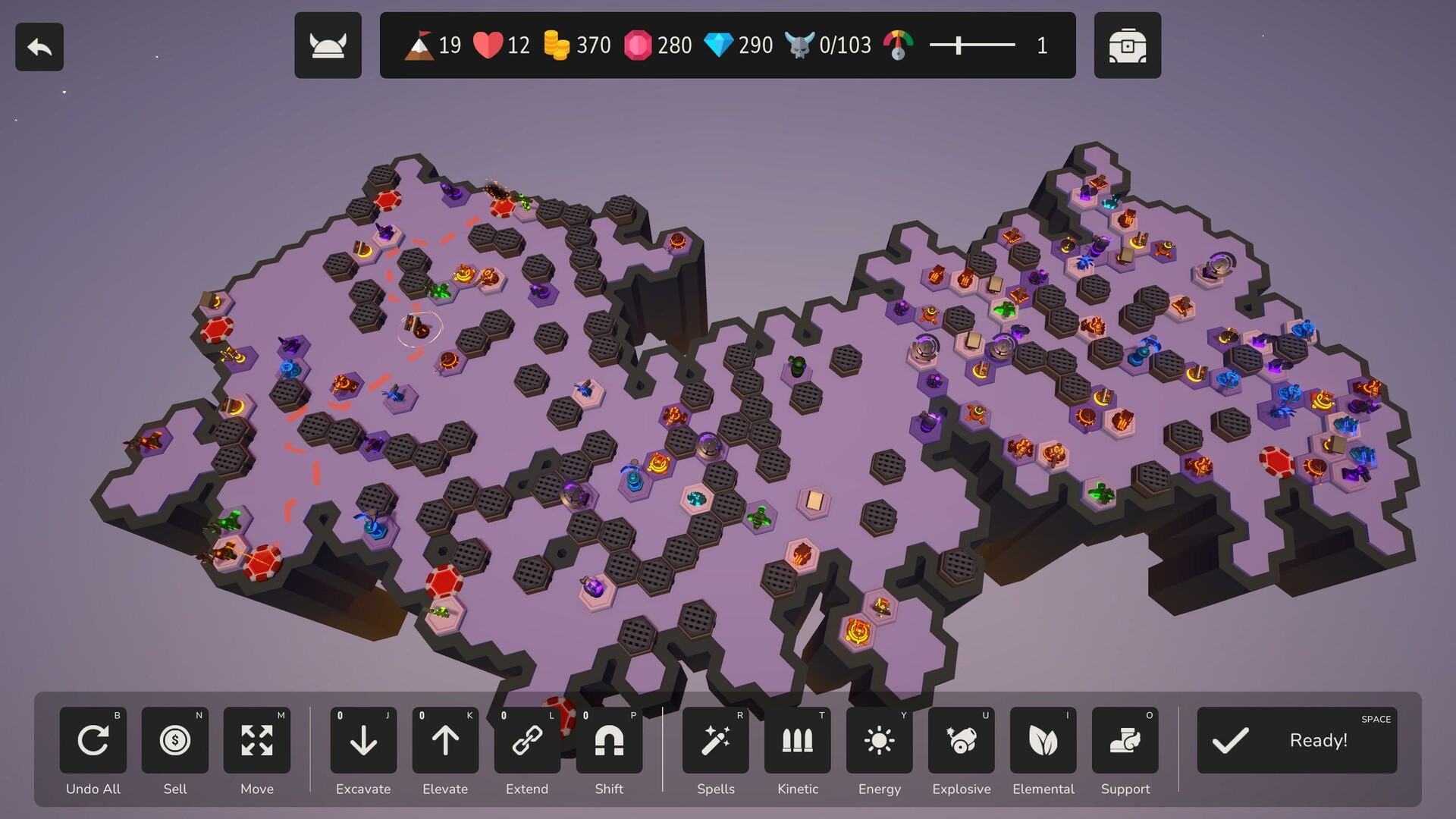Choose the Move tool
1456x819 pixels.
(x=257, y=740)
